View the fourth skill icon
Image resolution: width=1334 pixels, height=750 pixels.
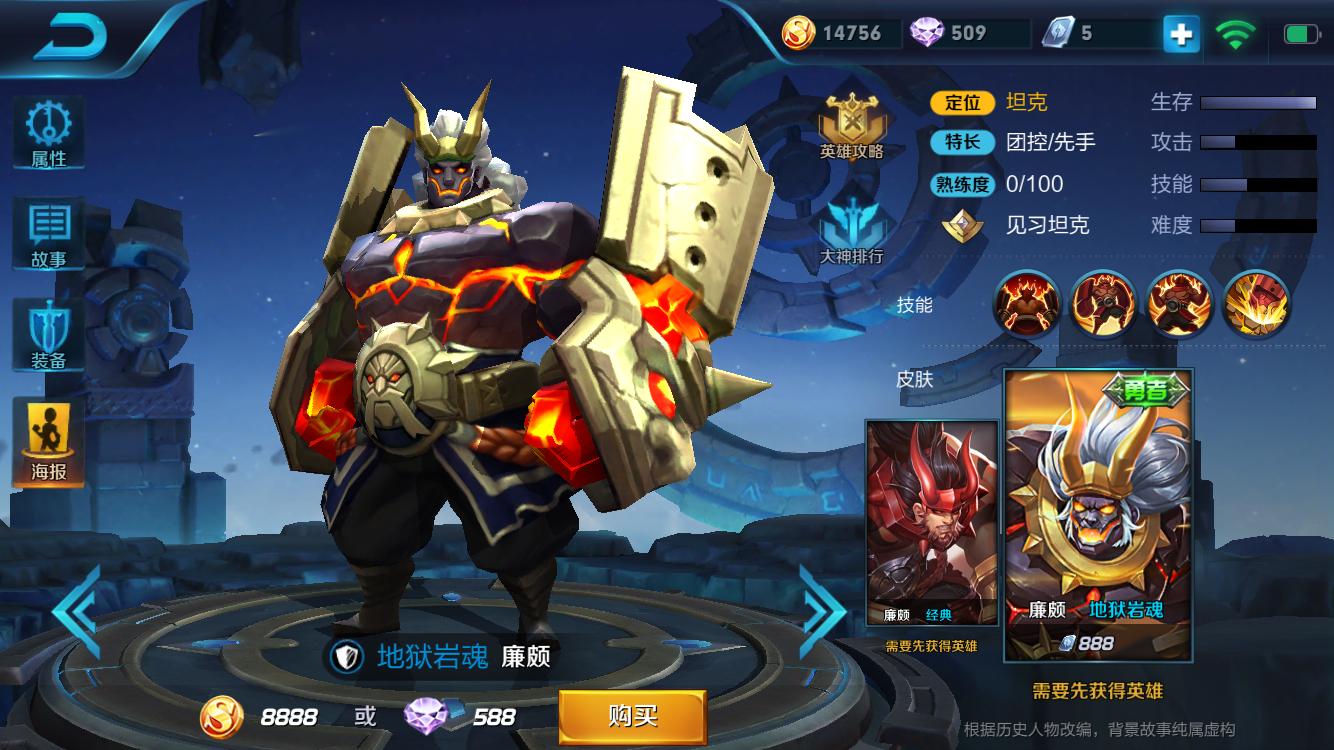1257,303
